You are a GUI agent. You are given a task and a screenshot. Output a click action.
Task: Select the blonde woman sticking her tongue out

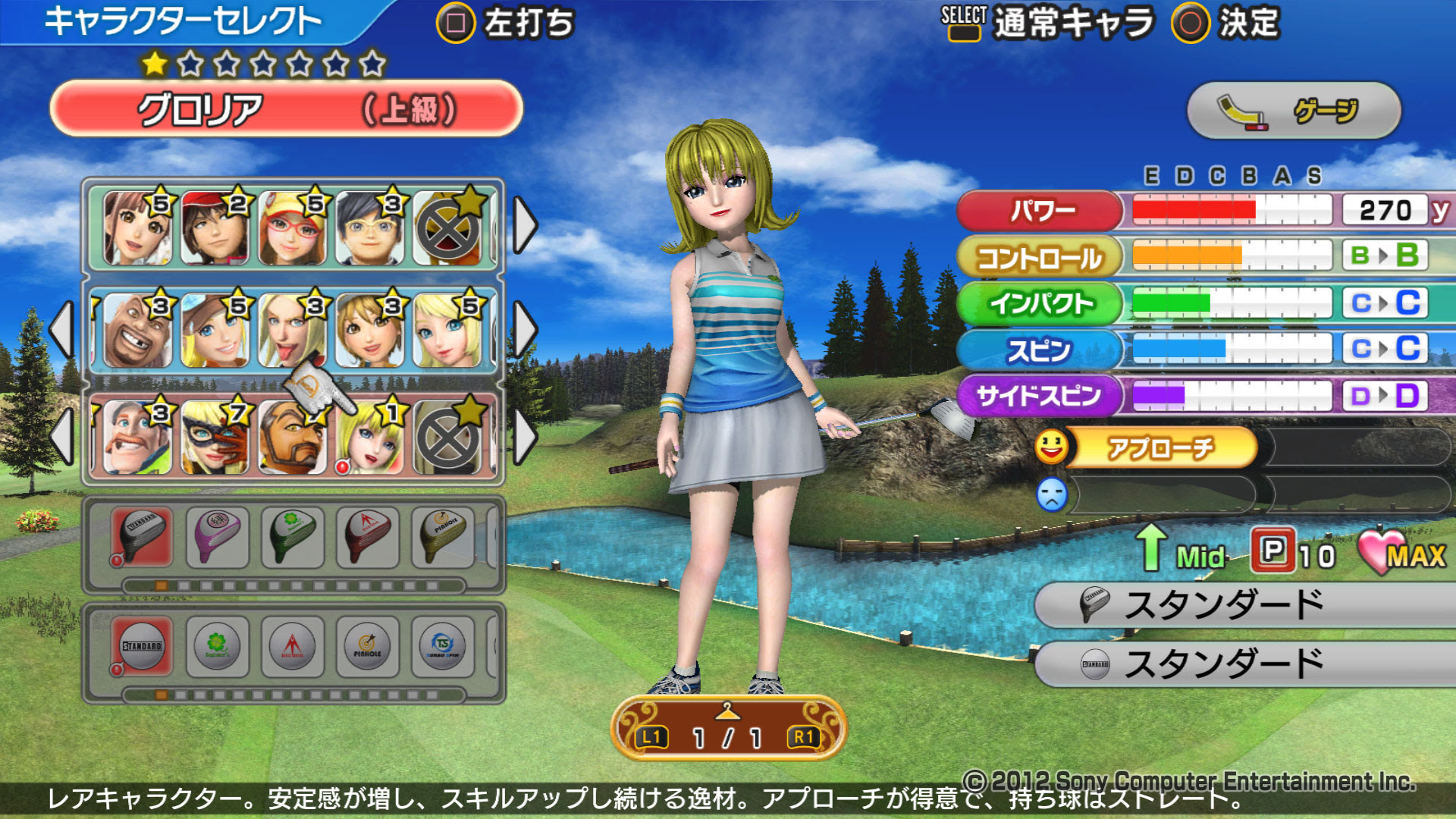292,331
